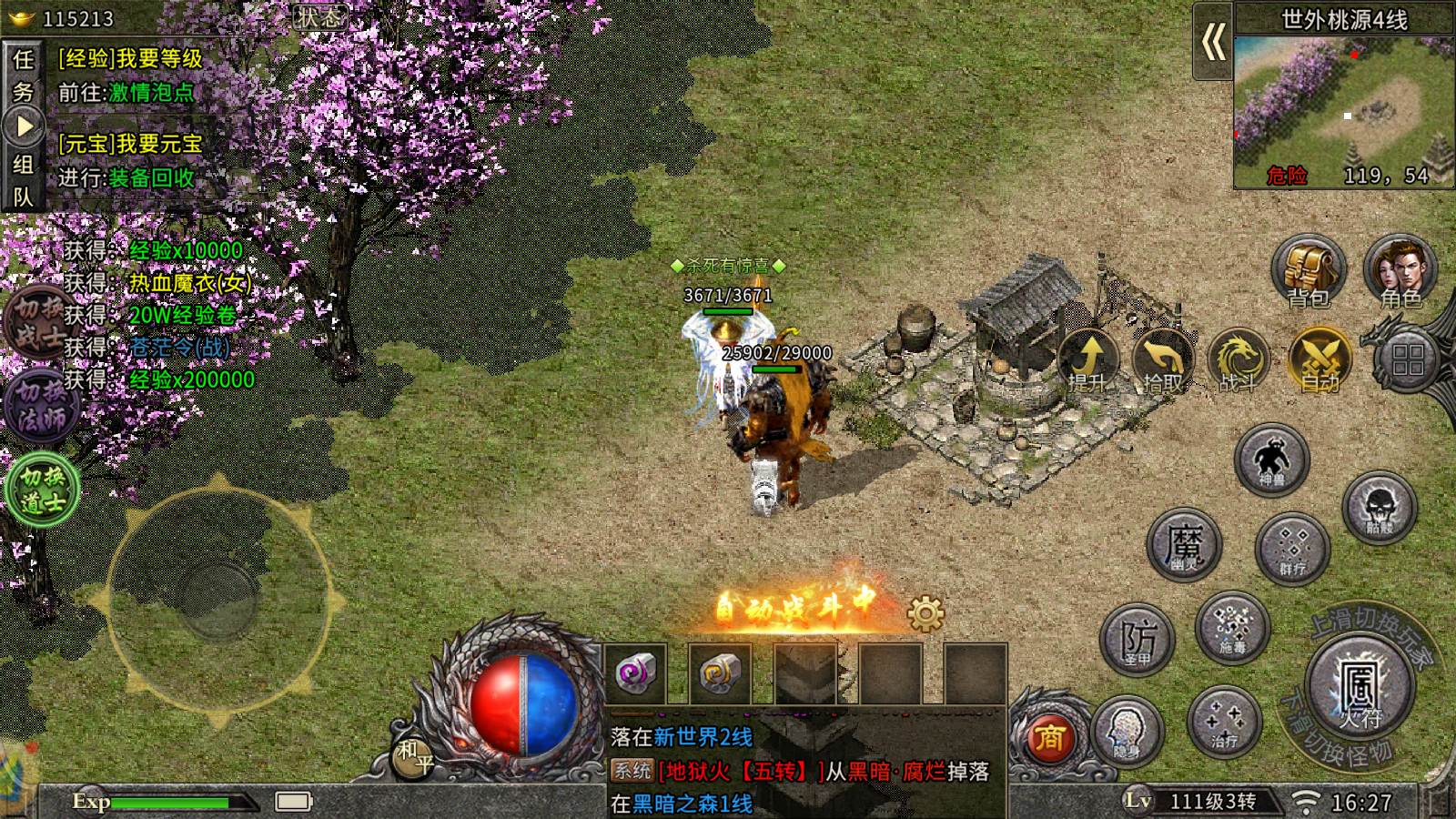Open the auto-battle gear settings icon
This screenshot has width=1456, height=819.
(x=925, y=614)
